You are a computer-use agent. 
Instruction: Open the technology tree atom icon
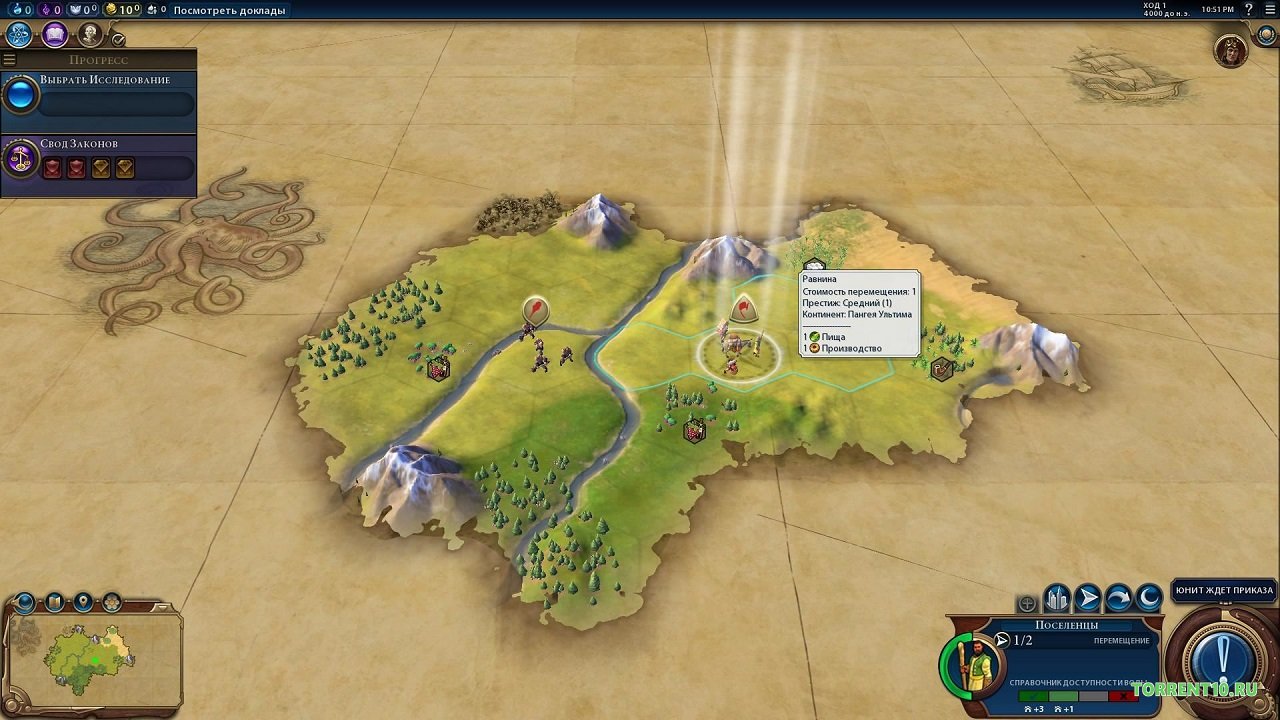click(x=18, y=35)
